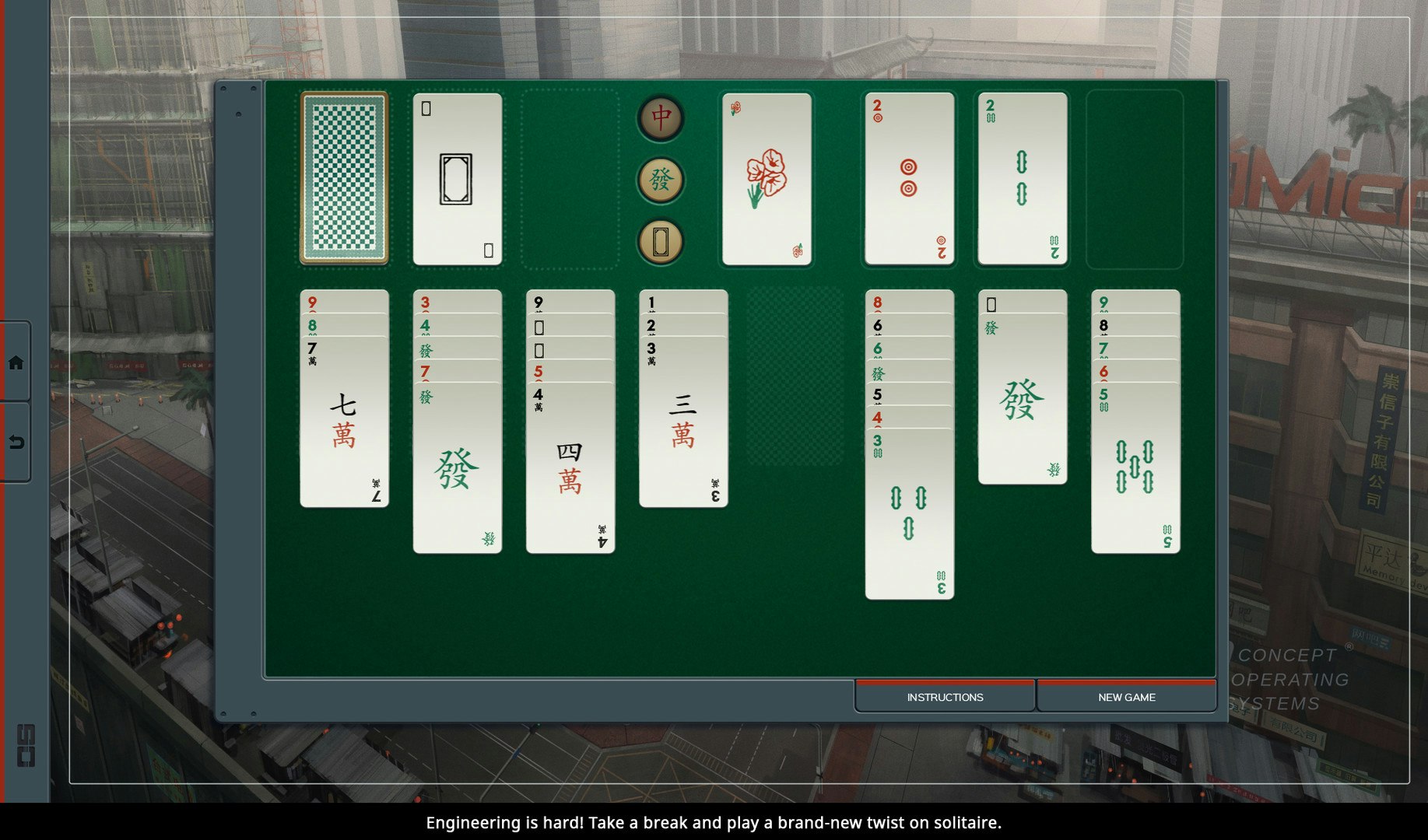
Task: Start a New Game
Action: coord(1126,696)
